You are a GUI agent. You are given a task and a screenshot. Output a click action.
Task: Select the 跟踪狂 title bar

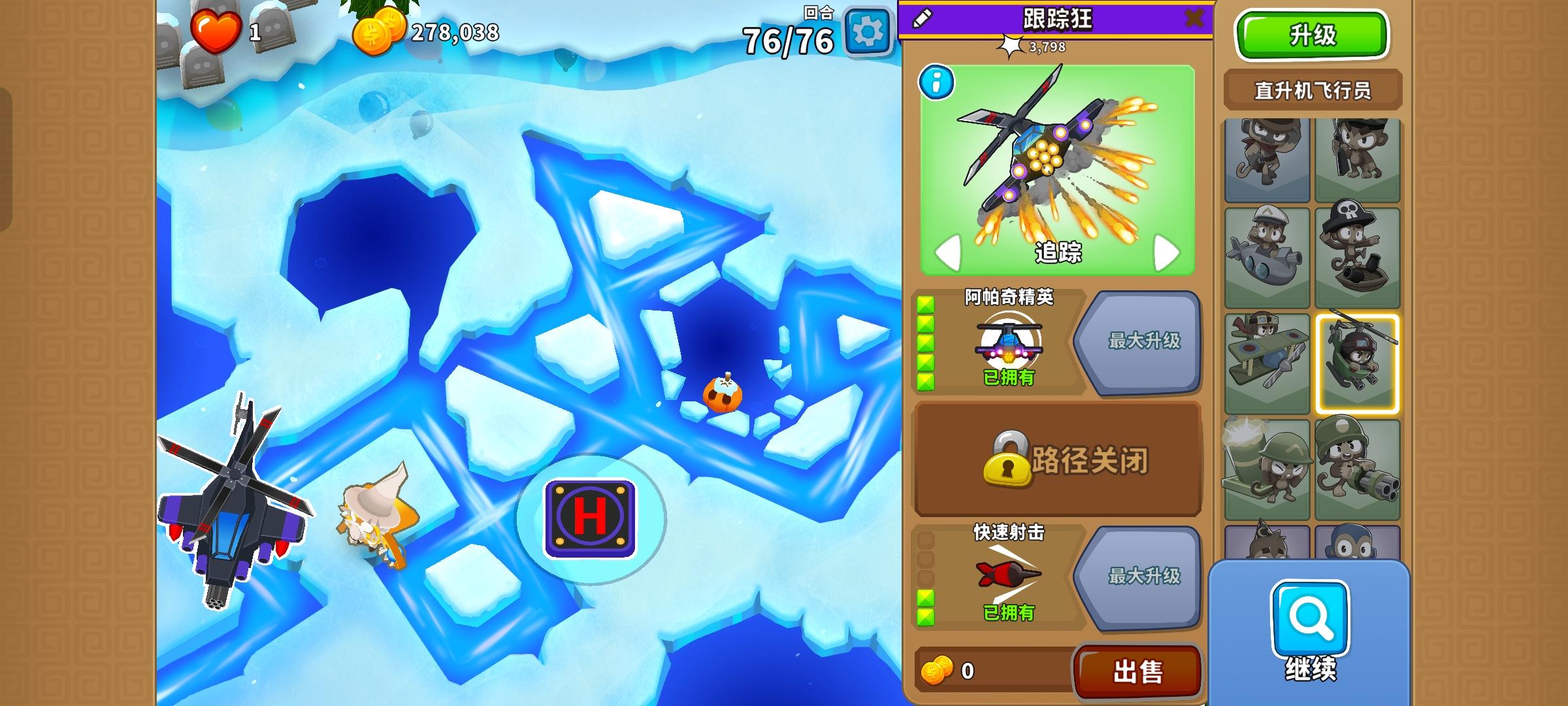1059,18
